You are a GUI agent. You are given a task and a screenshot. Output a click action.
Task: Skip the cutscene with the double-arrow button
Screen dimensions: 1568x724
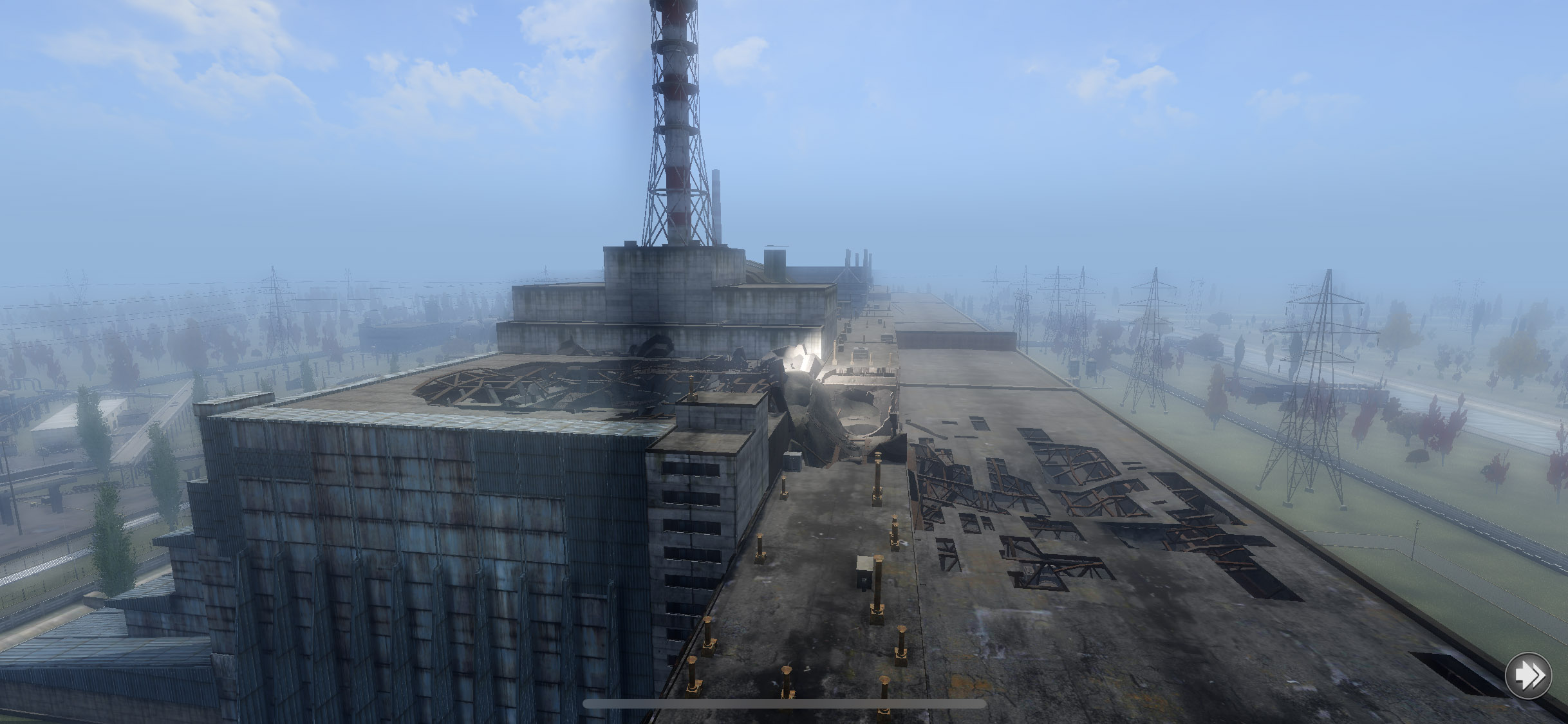click(x=1528, y=676)
